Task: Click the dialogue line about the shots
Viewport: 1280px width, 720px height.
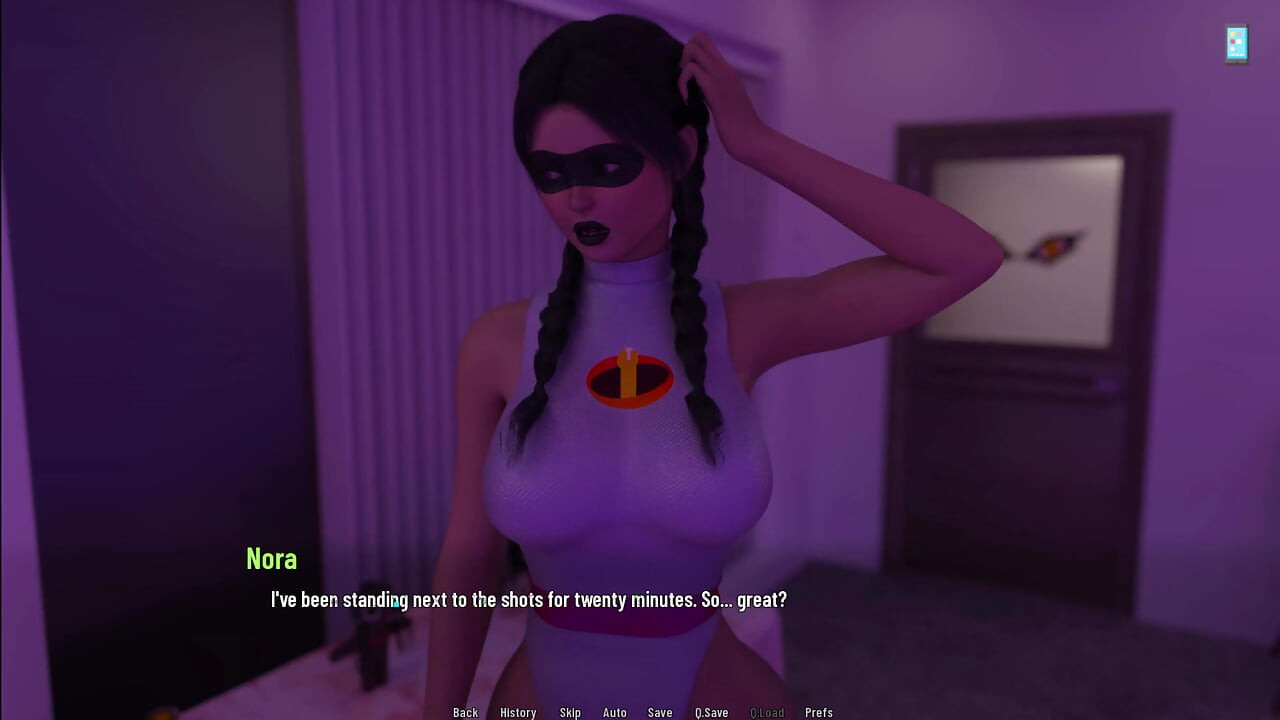Action: click(x=527, y=600)
